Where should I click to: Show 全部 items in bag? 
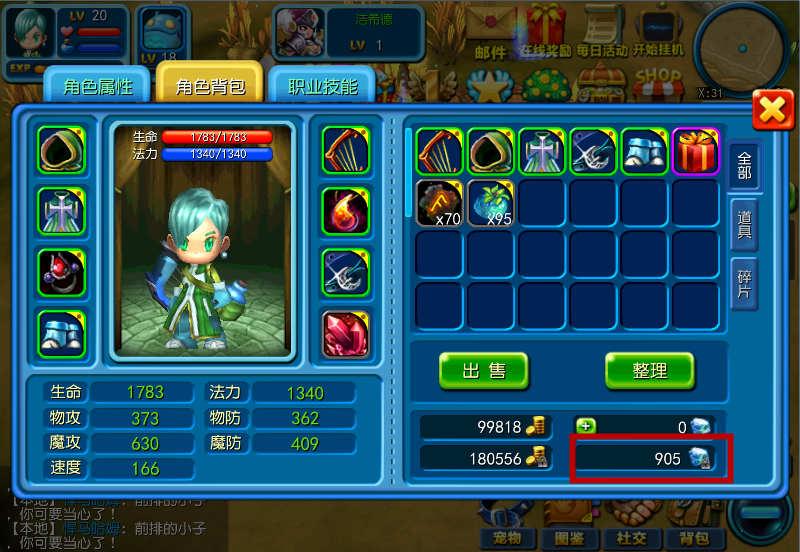pyautogui.click(x=745, y=165)
